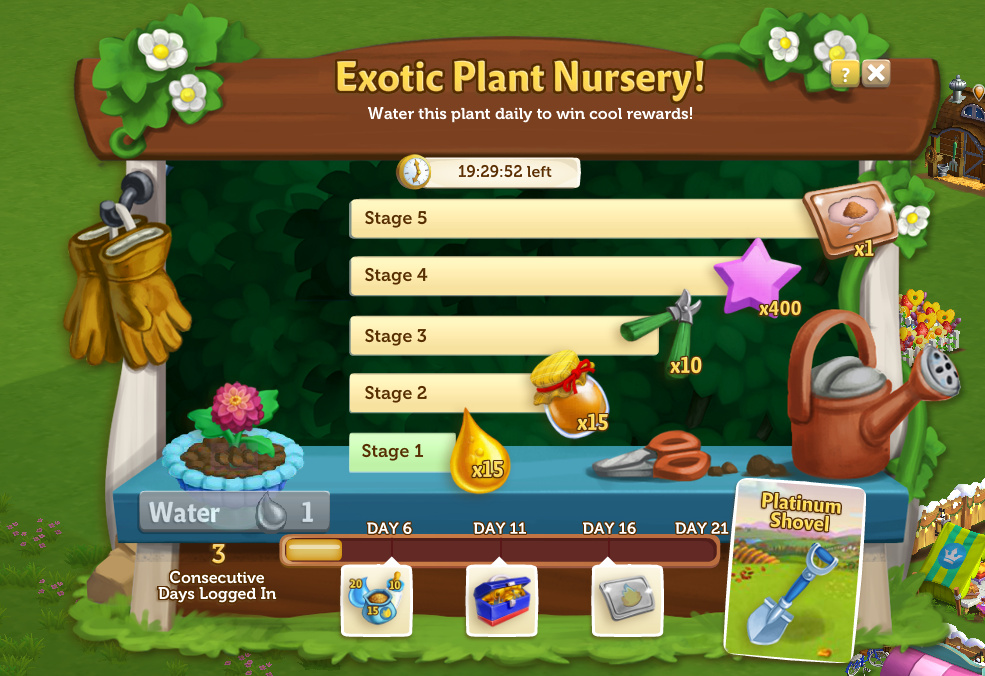Open the Platinum Shovel reward card
Screen dimensions: 985x676
[x=796, y=570]
